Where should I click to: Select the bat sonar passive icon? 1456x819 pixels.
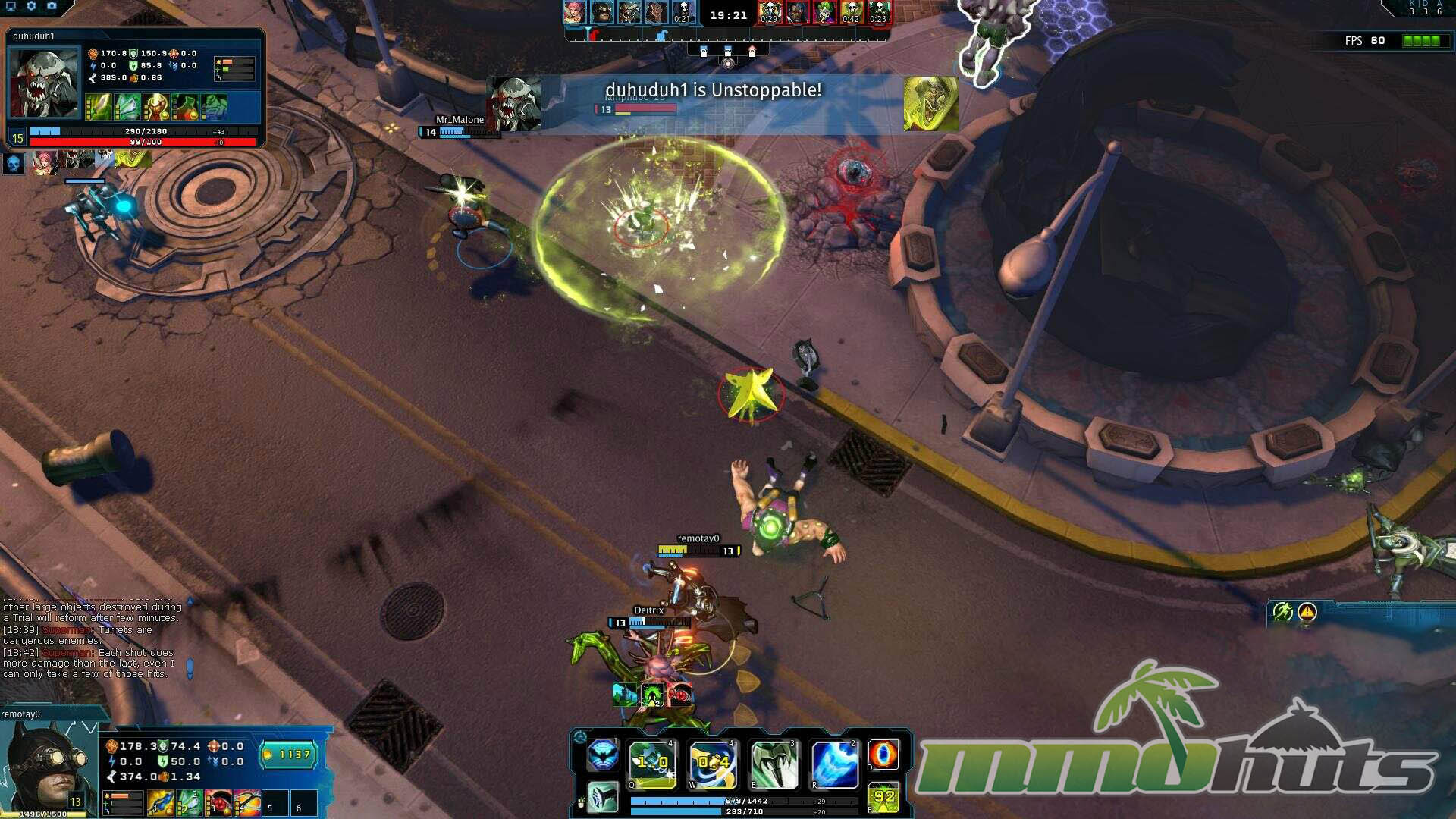point(603,756)
